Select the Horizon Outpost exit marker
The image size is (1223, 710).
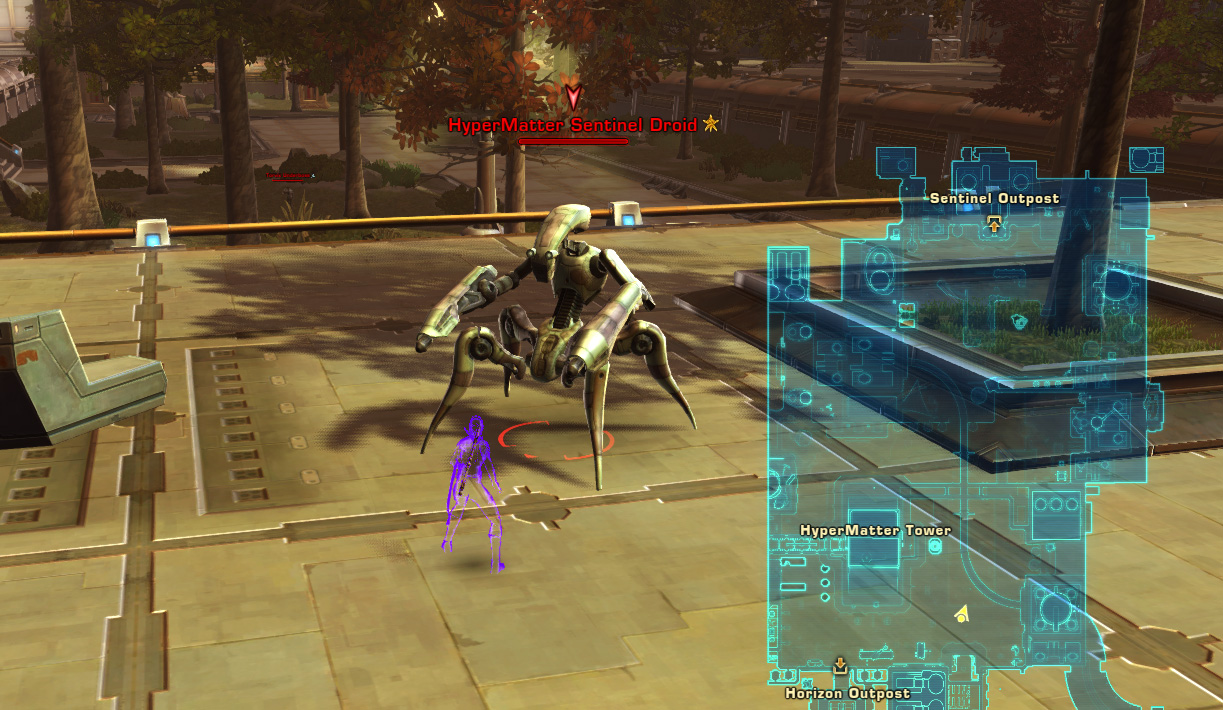click(840, 665)
